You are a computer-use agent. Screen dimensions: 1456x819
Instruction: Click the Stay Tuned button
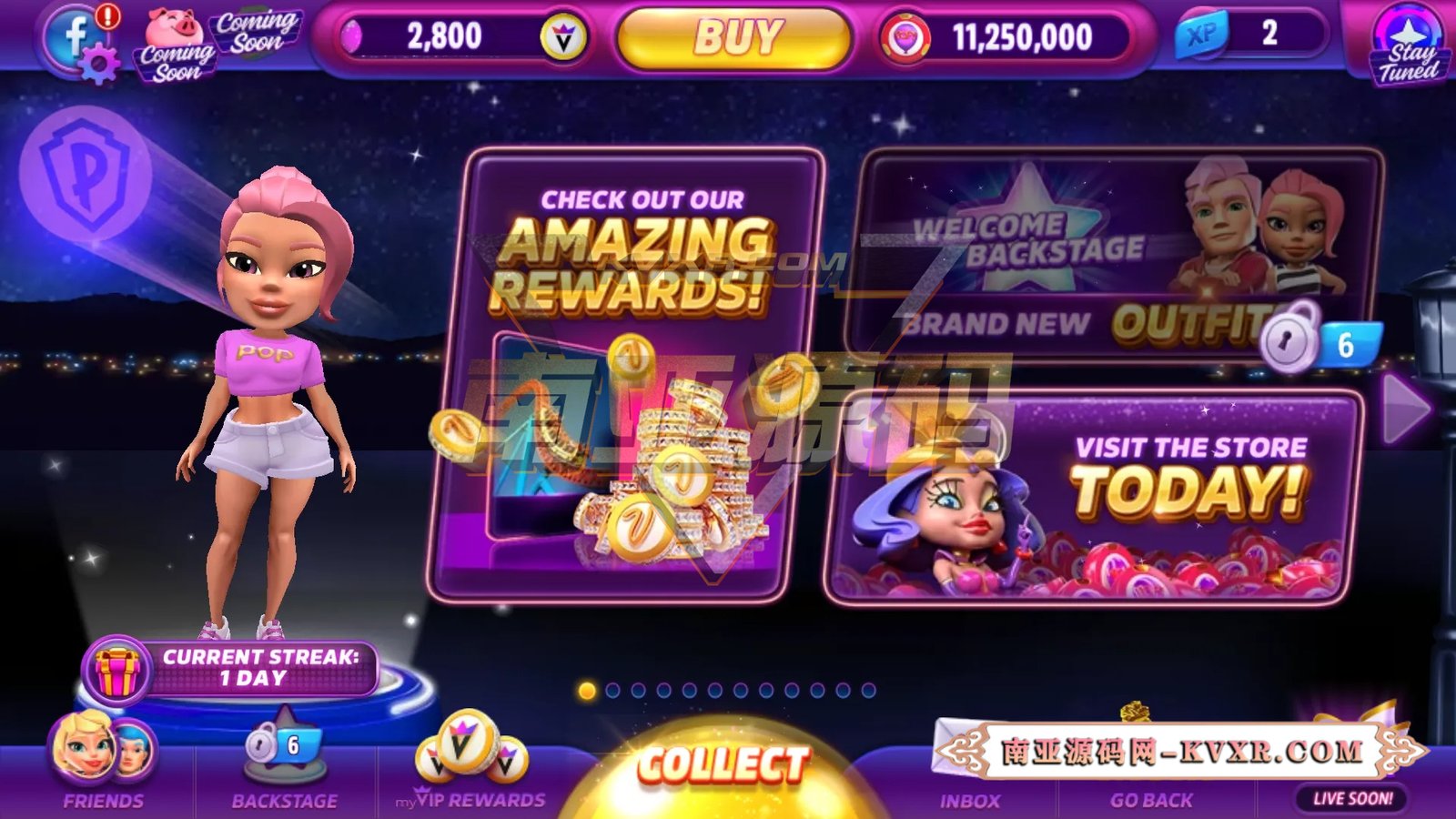tap(1410, 41)
